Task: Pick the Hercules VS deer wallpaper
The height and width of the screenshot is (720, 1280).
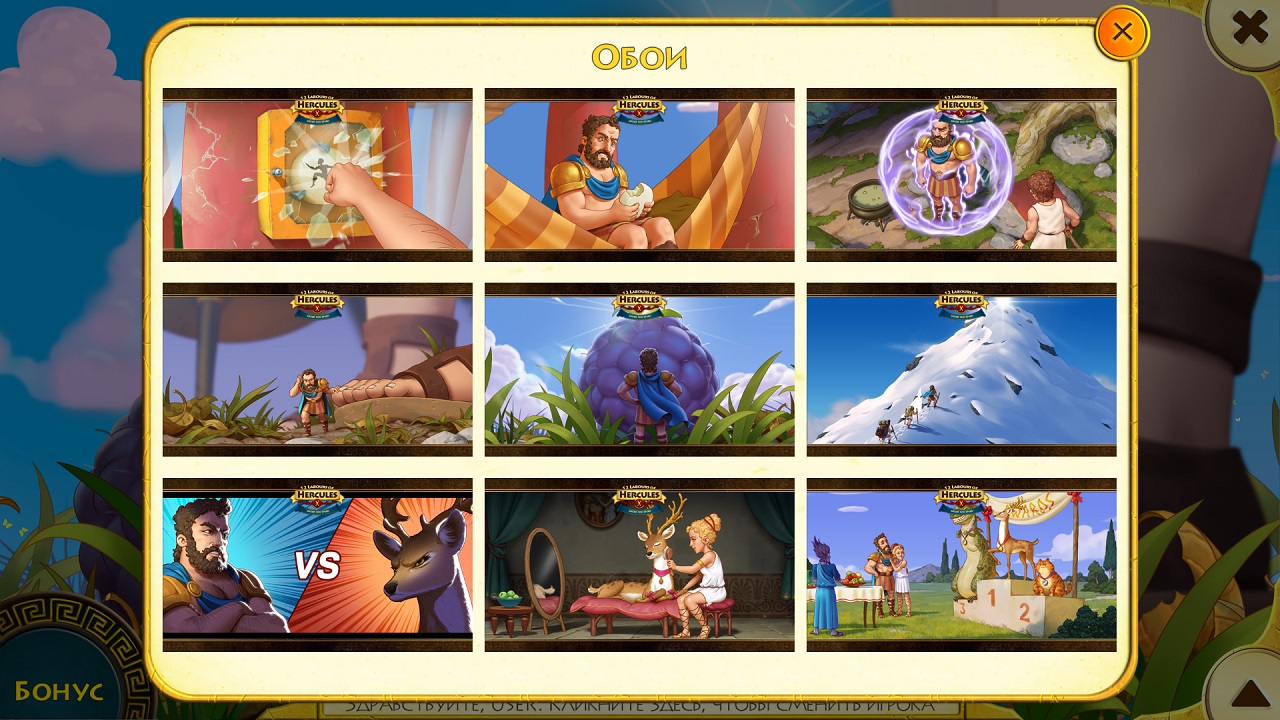Action: pos(317,565)
